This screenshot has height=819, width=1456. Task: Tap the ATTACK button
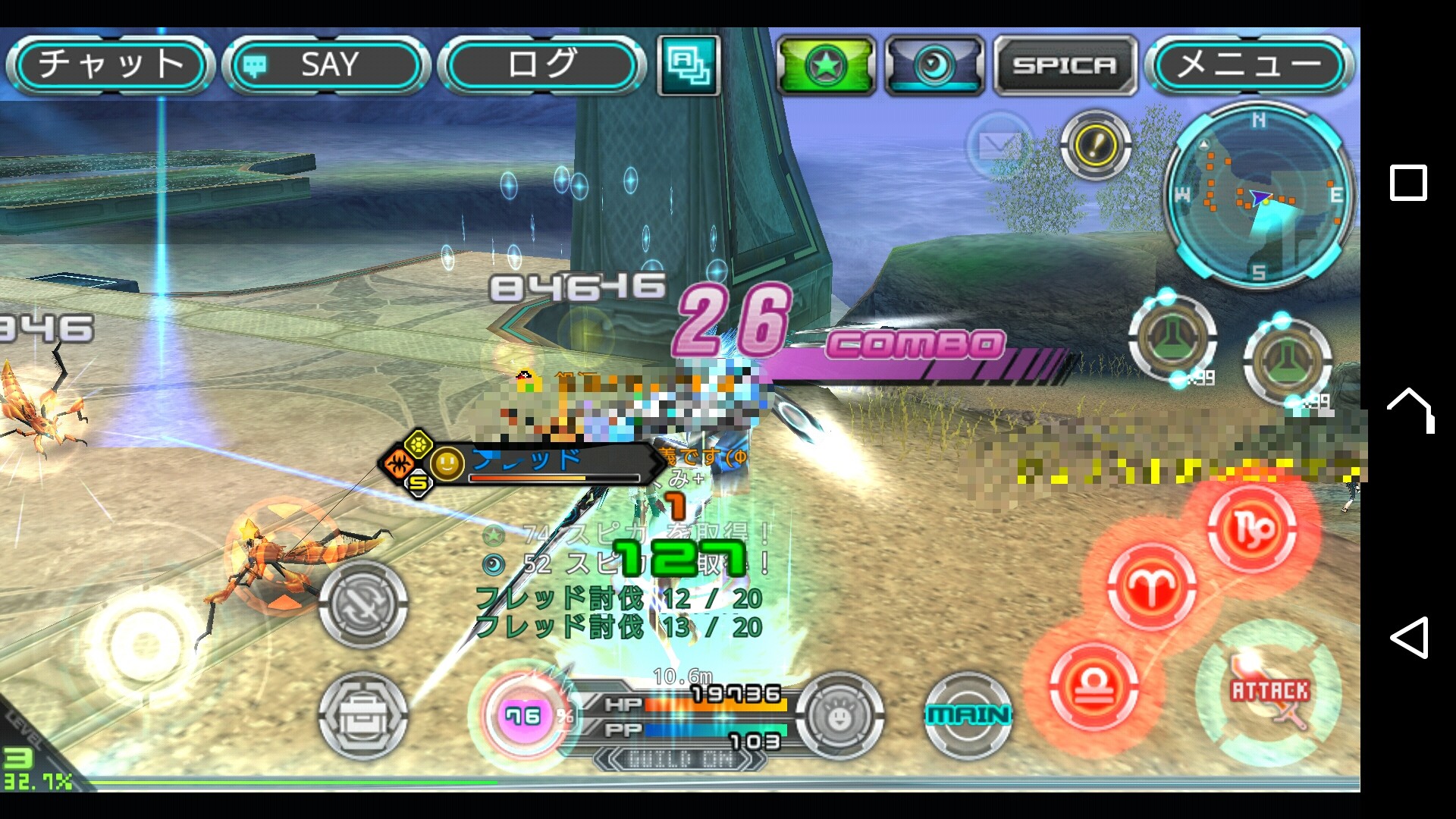1269,692
